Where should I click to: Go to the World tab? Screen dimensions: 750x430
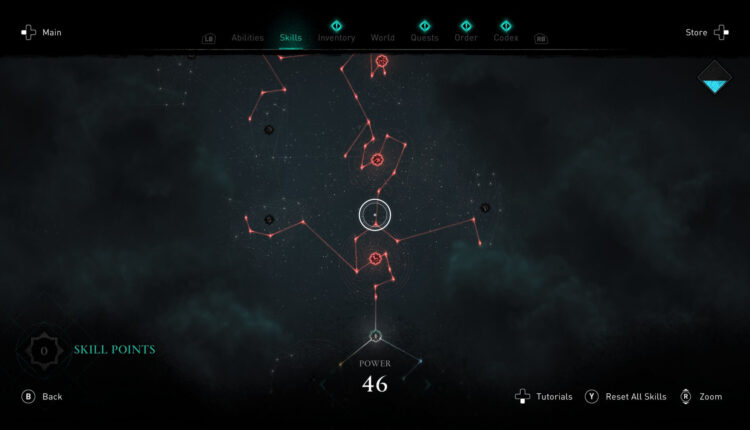382,38
